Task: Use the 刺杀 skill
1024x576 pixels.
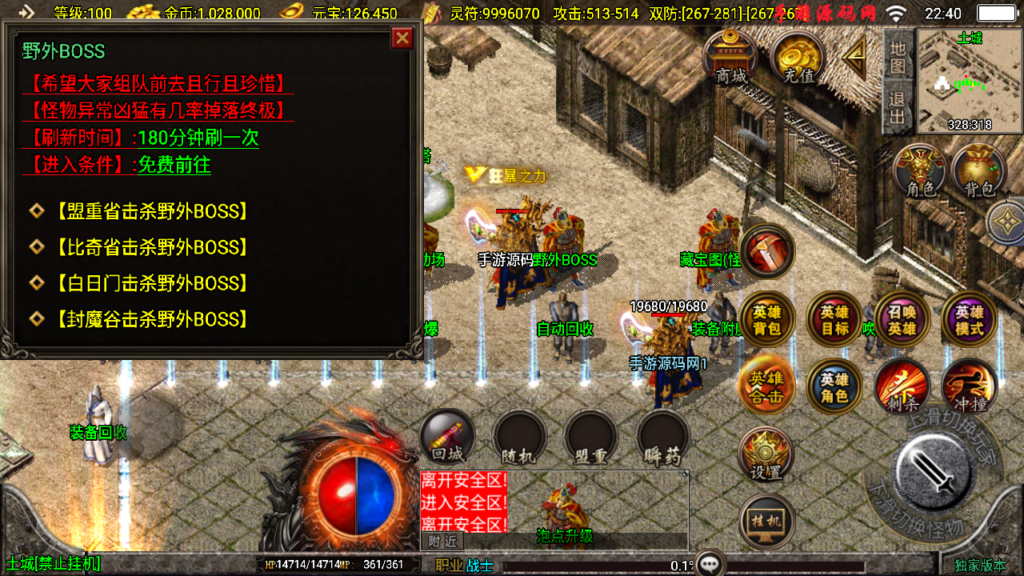Action: [902, 386]
